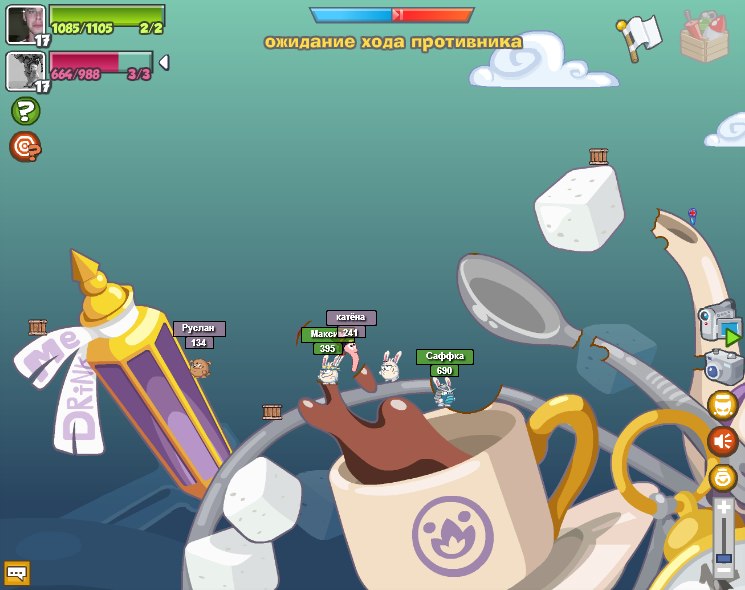Click the blue zoom slider handle
This screenshot has height=590, width=745.
coord(723,558)
